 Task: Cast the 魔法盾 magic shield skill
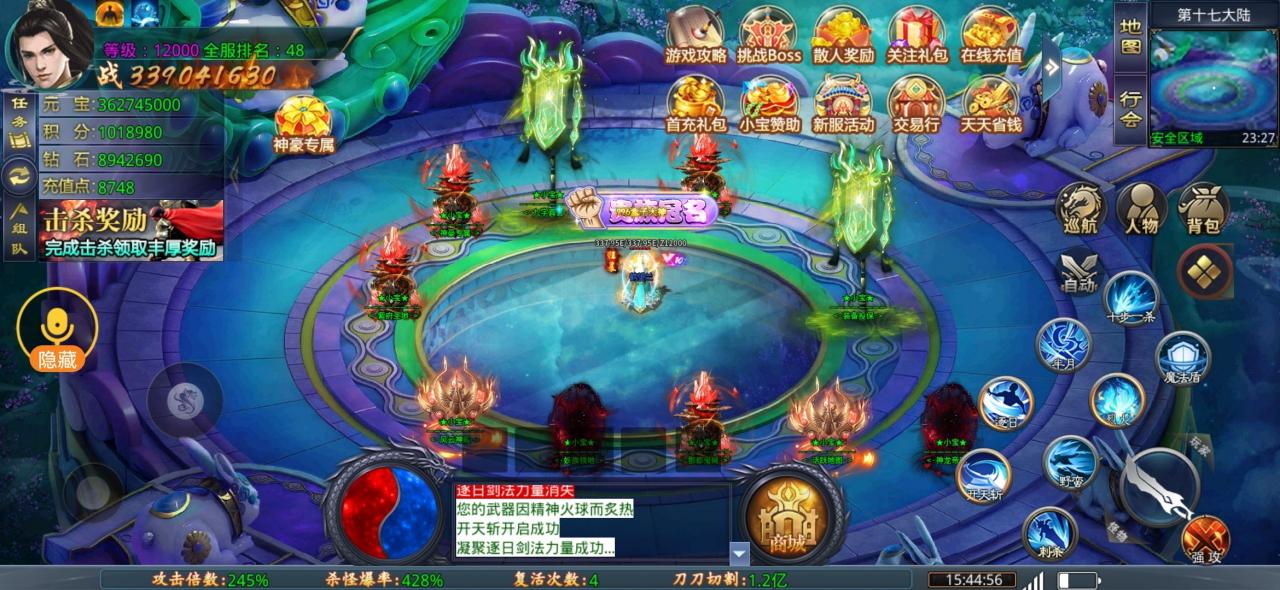pyautogui.click(x=1183, y=358)
